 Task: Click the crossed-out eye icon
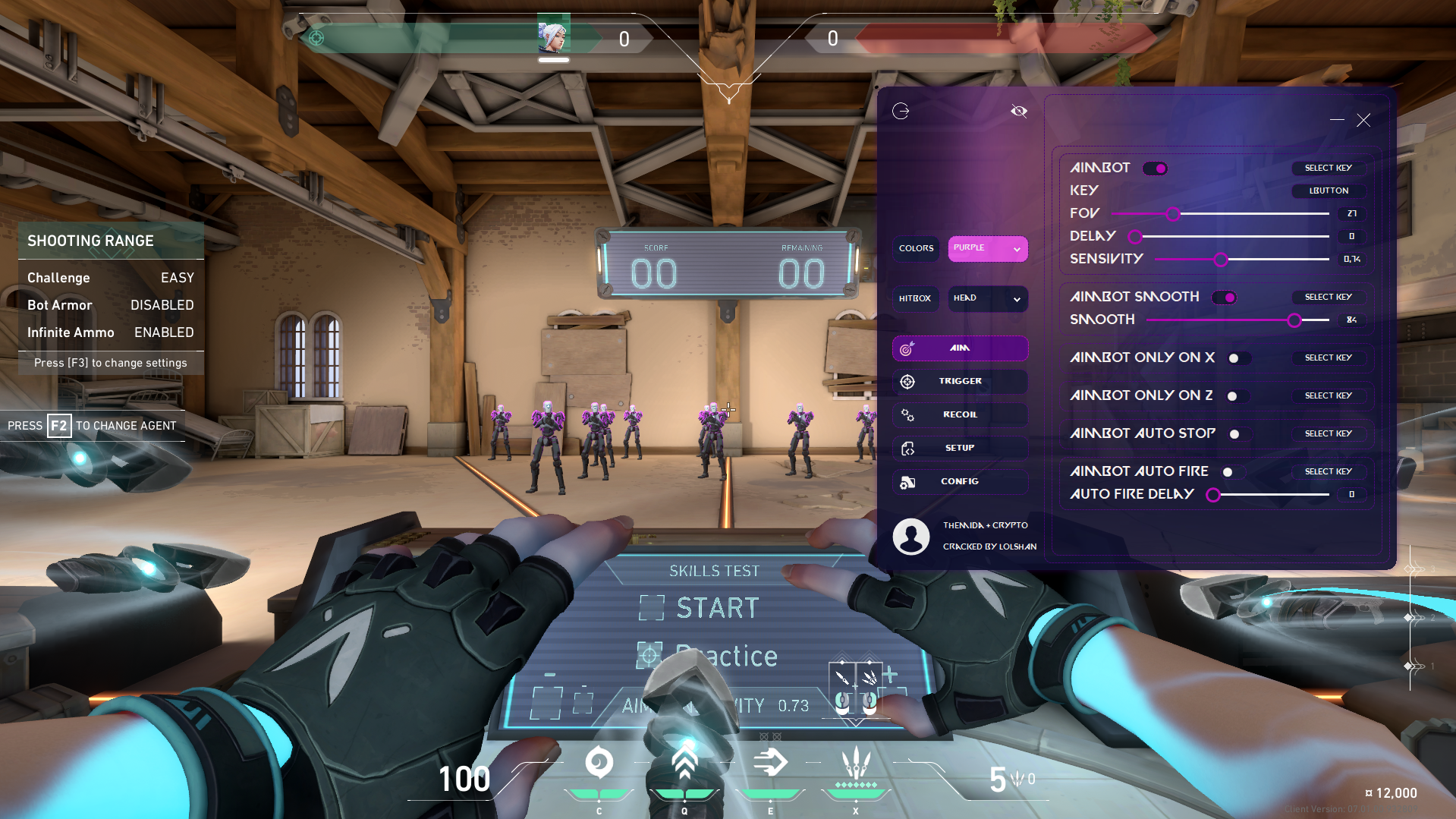tap(1018, 112)
